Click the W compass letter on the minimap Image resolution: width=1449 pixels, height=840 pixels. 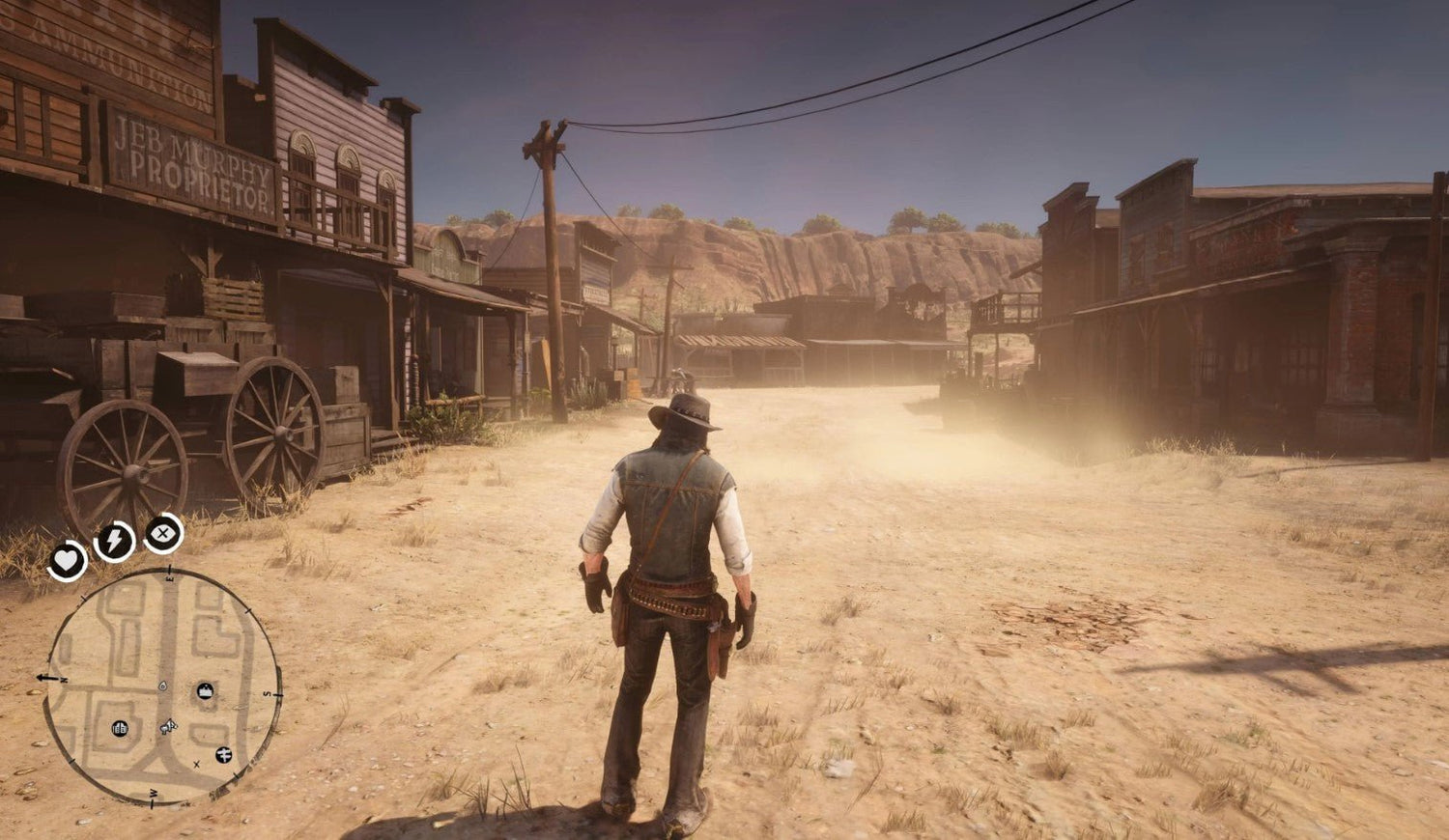point(154,793)
